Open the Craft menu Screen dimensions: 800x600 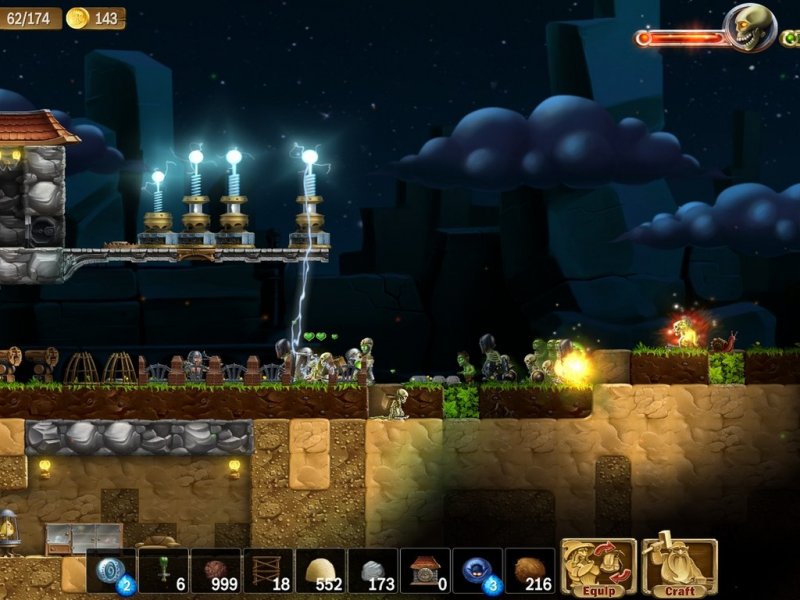(x=680, y=567)
